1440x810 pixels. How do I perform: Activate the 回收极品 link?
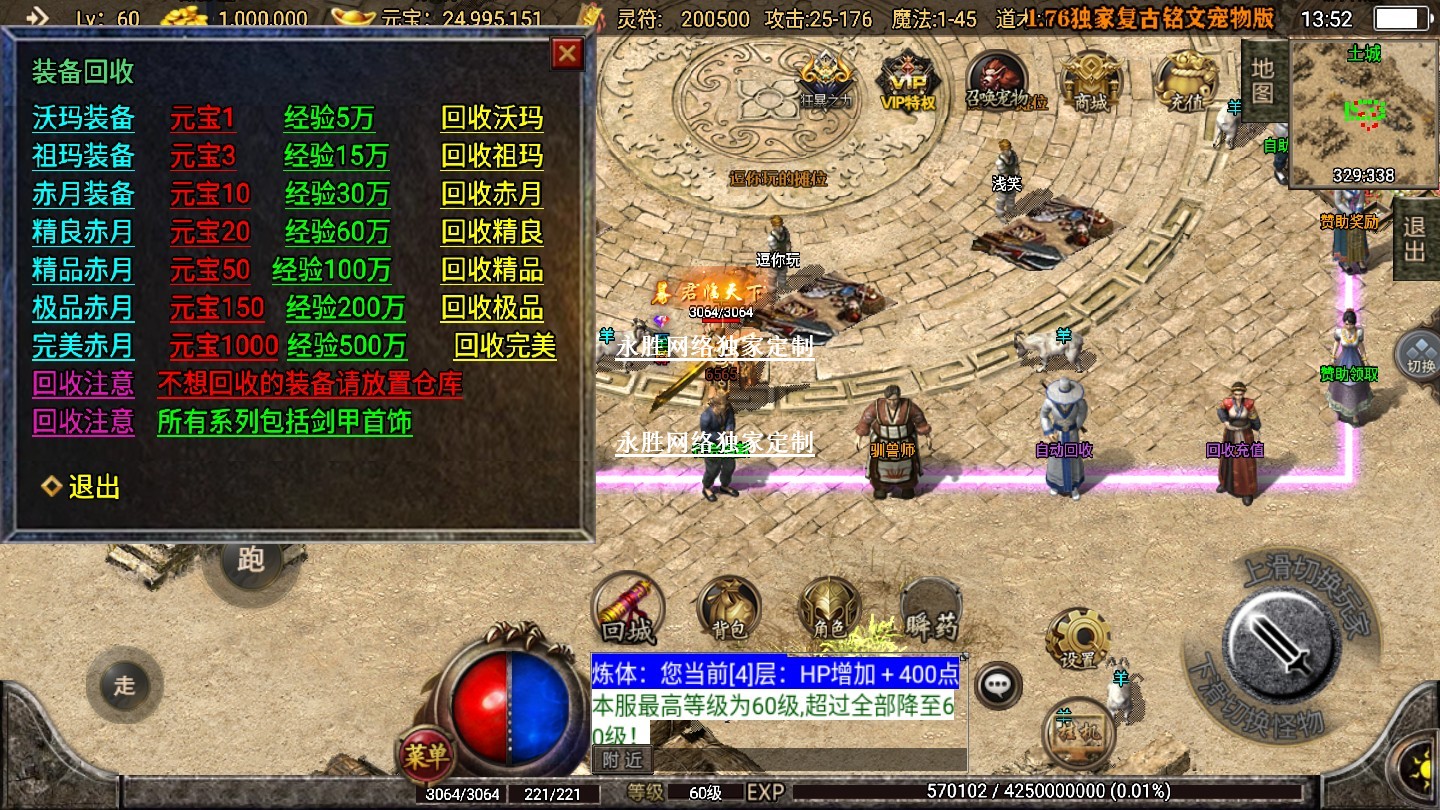click(x=492, y=308)
